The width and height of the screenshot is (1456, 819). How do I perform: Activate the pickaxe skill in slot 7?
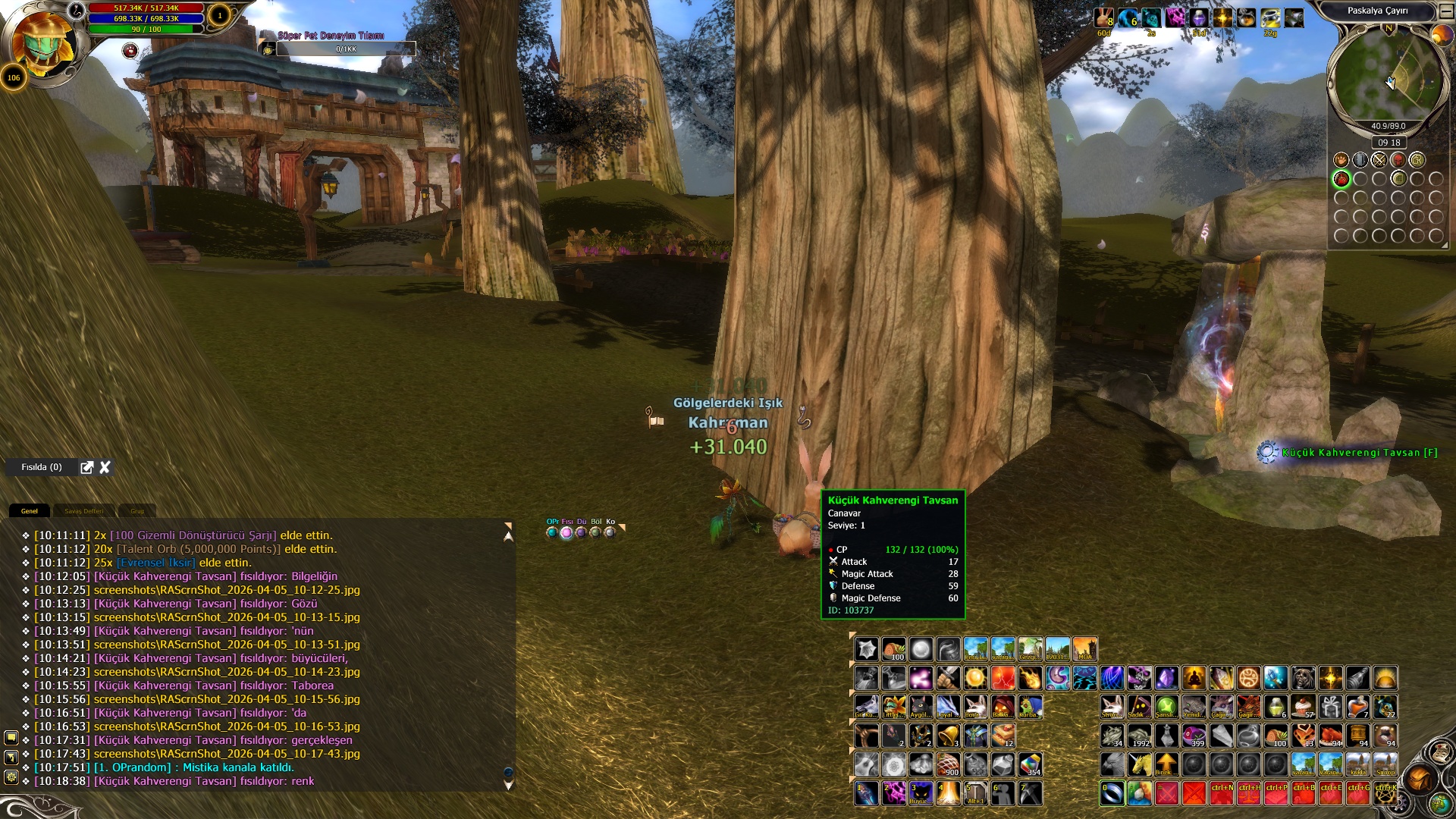pos(1030,793)
